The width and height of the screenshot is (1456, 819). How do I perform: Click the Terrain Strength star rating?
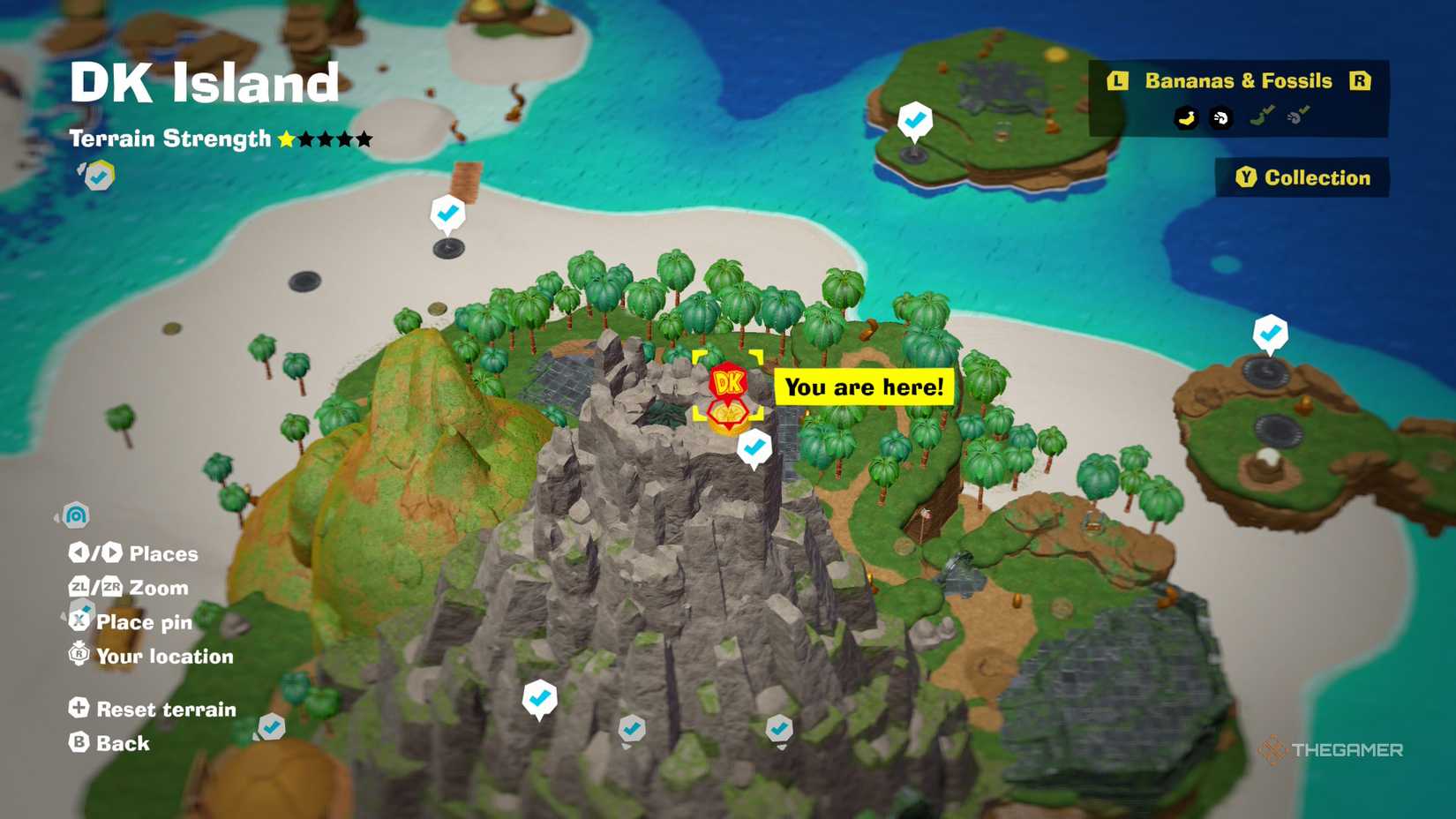[324, 139]
